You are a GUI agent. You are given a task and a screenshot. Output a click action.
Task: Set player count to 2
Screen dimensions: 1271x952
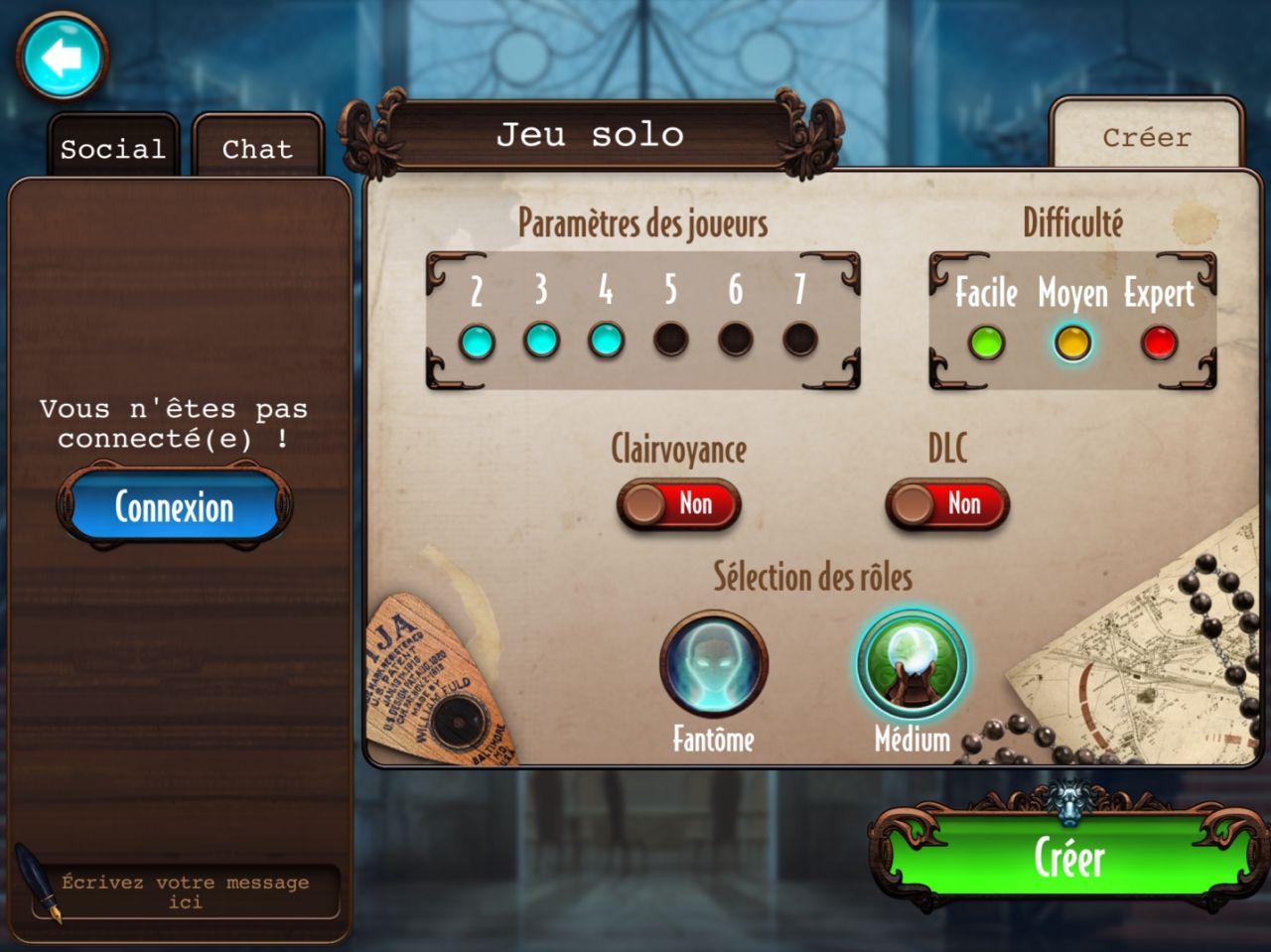477,341
